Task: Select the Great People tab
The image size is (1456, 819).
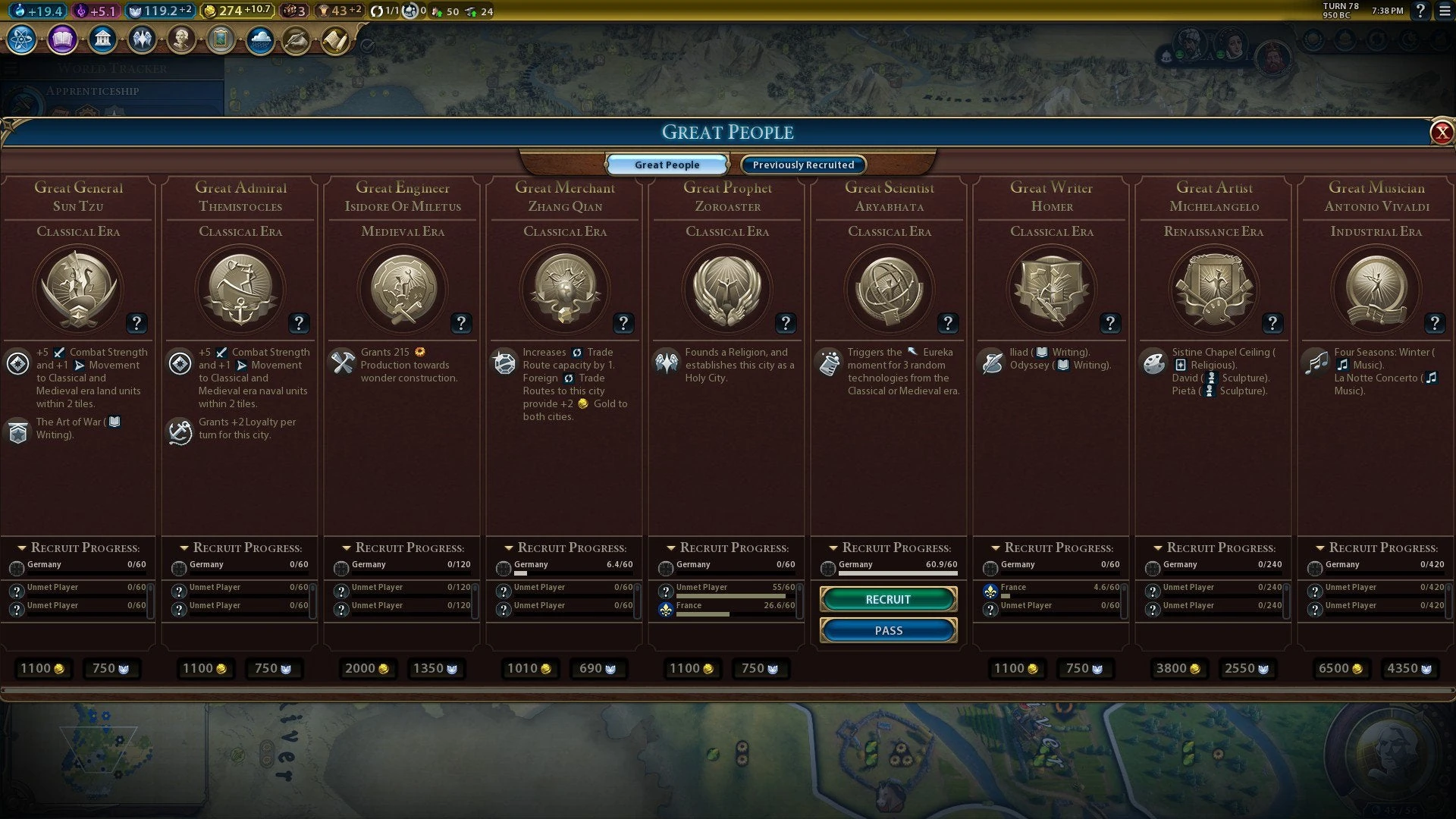Action: click(667, 165)
